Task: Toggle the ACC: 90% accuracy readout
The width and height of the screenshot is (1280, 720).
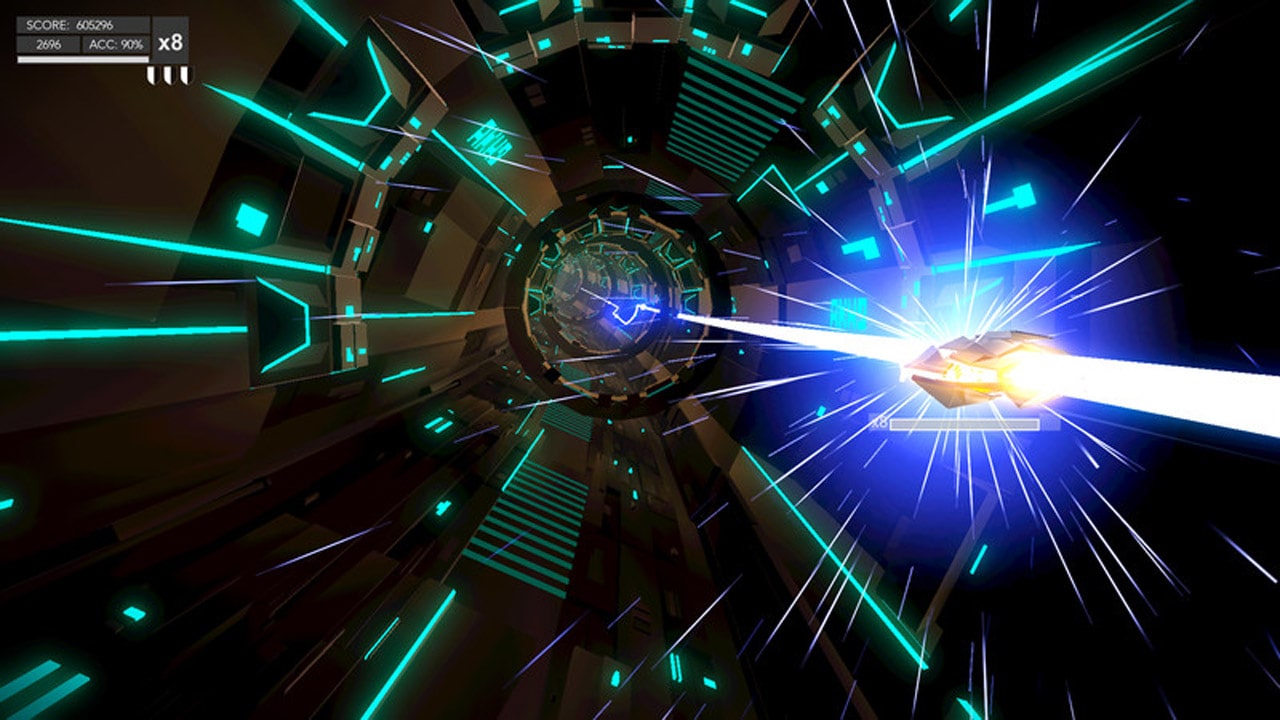Action: click(117, 43)
